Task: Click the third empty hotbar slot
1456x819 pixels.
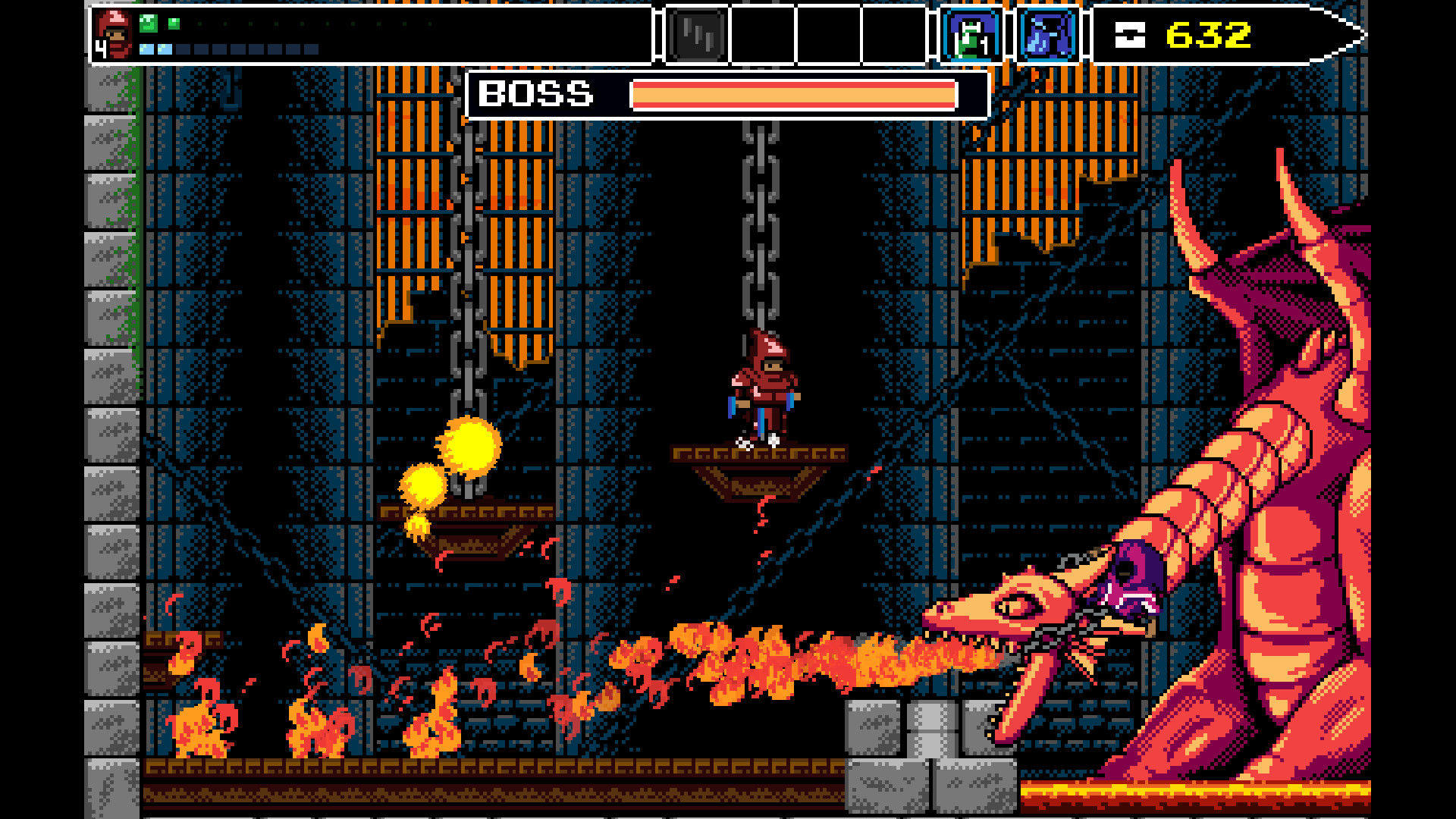Action: [895, 33]
